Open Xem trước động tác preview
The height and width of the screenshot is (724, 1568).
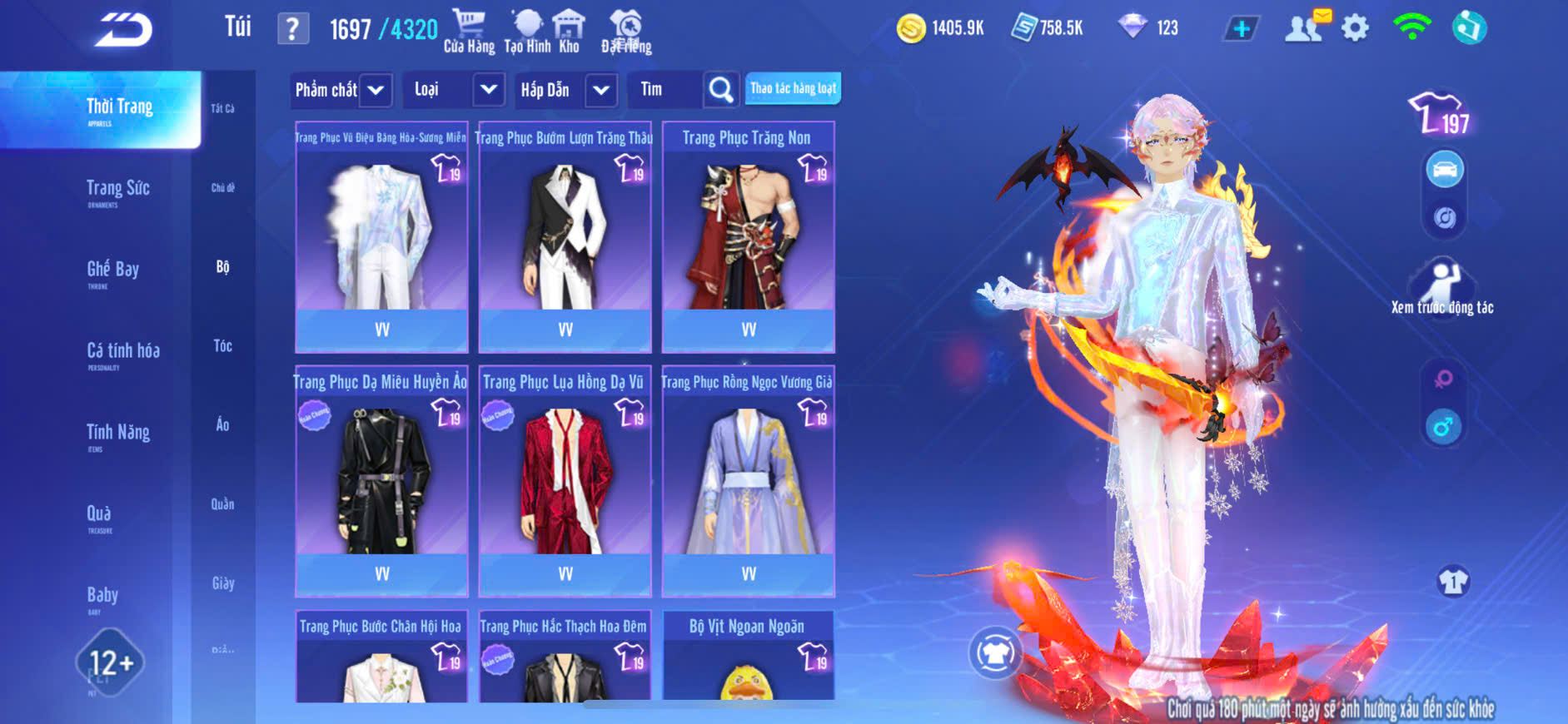tap(1442, 288)
